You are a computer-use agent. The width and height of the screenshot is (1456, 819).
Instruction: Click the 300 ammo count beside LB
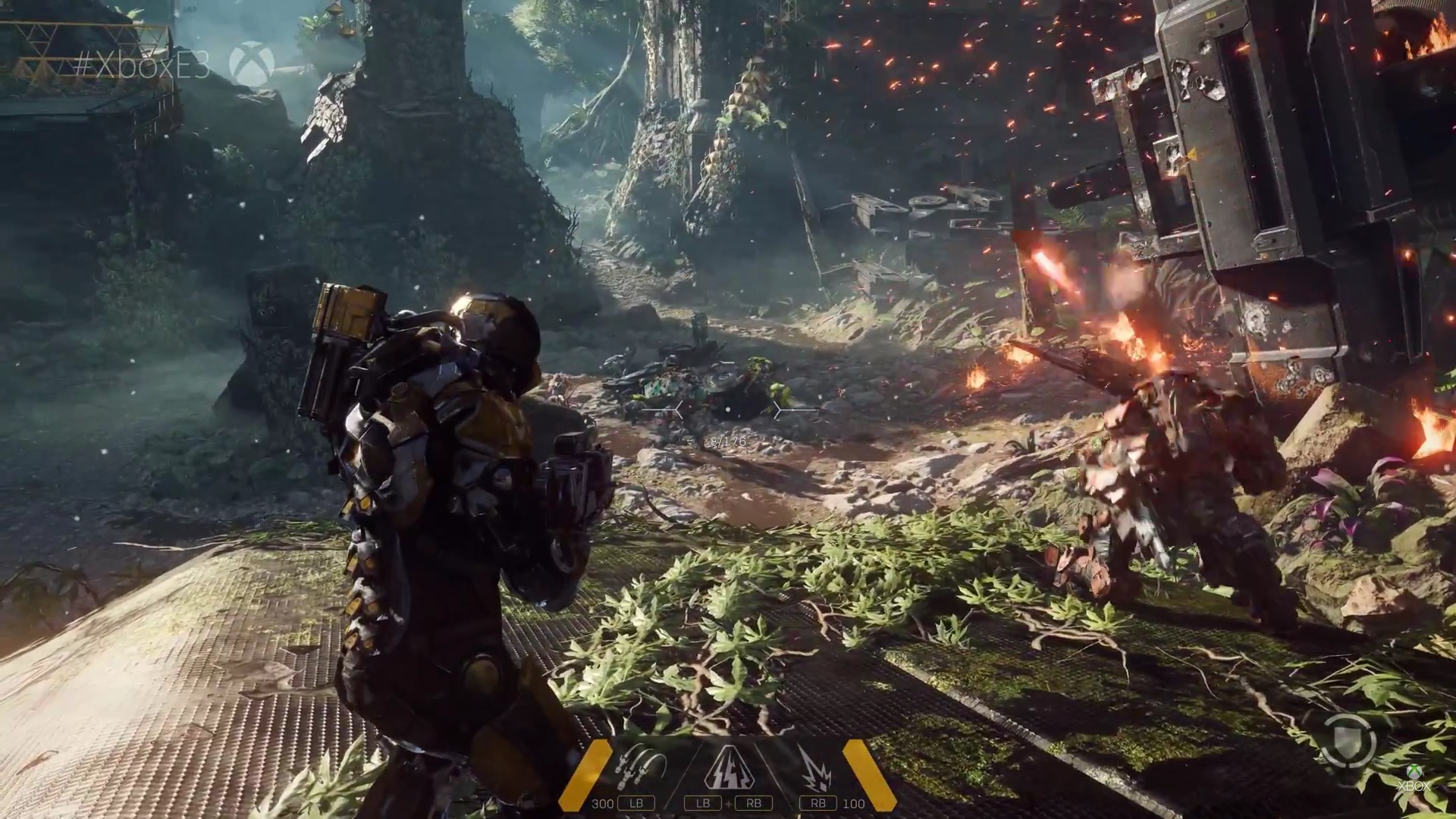coord(604,805)
